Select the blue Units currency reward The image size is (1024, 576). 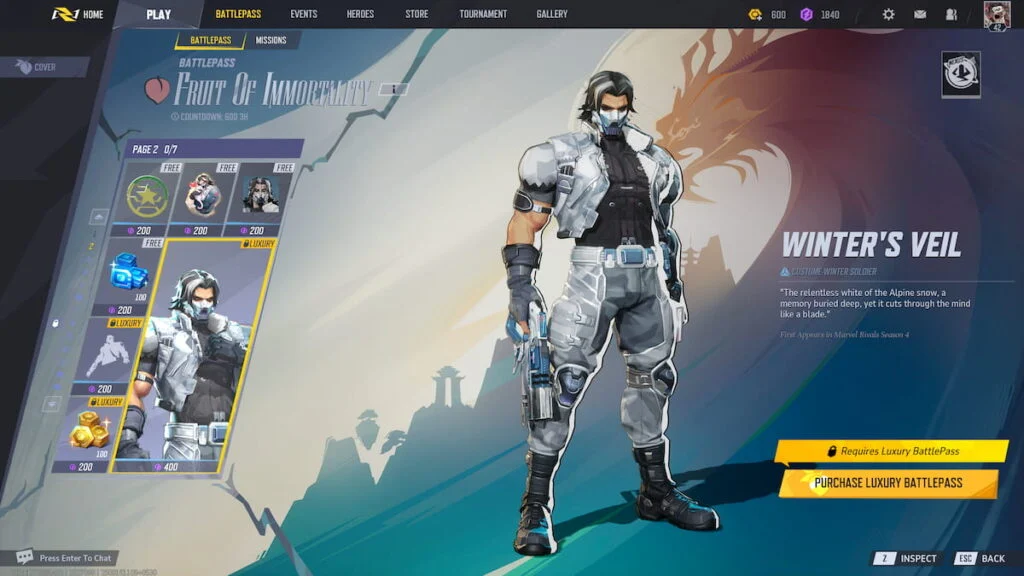130,275
